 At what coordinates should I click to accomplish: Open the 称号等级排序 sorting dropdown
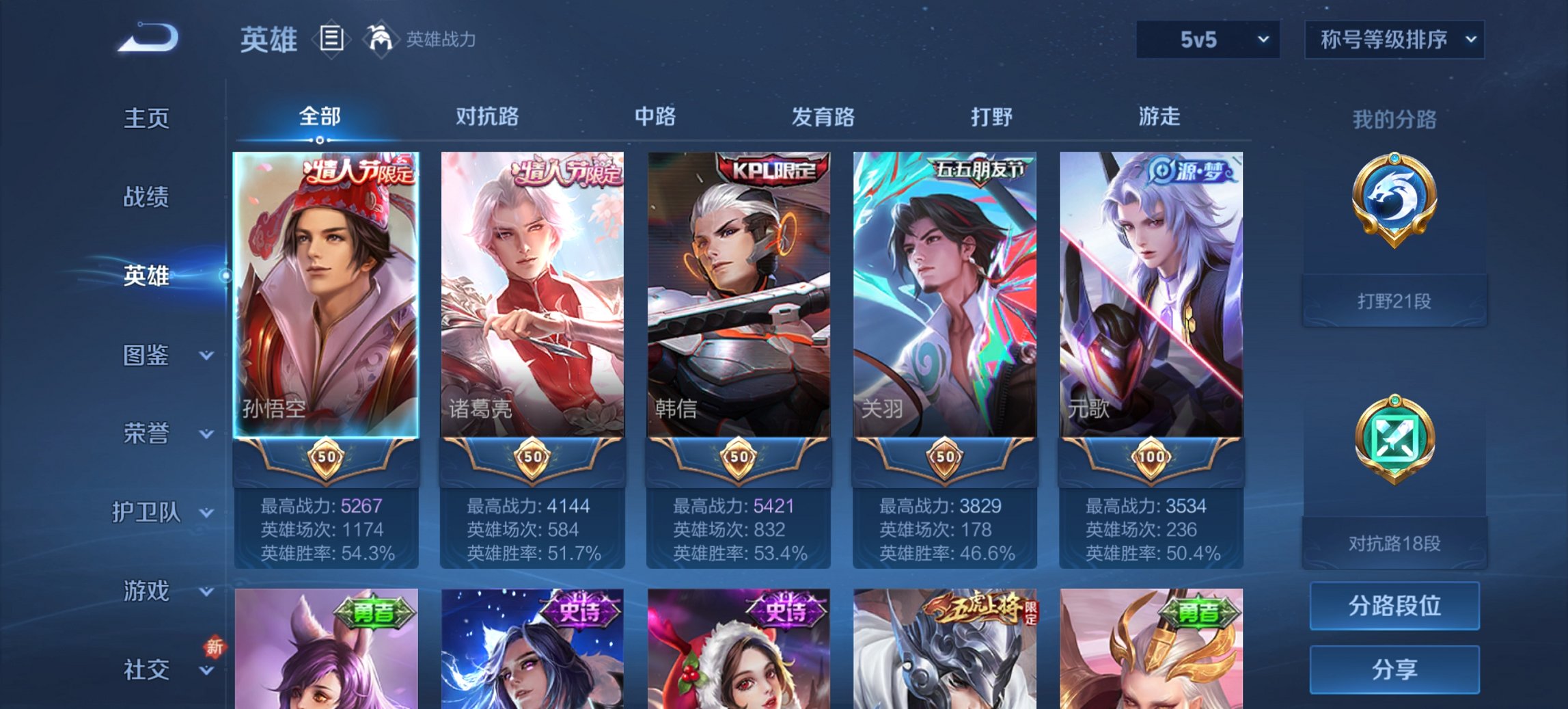(x=1396, y=40)
